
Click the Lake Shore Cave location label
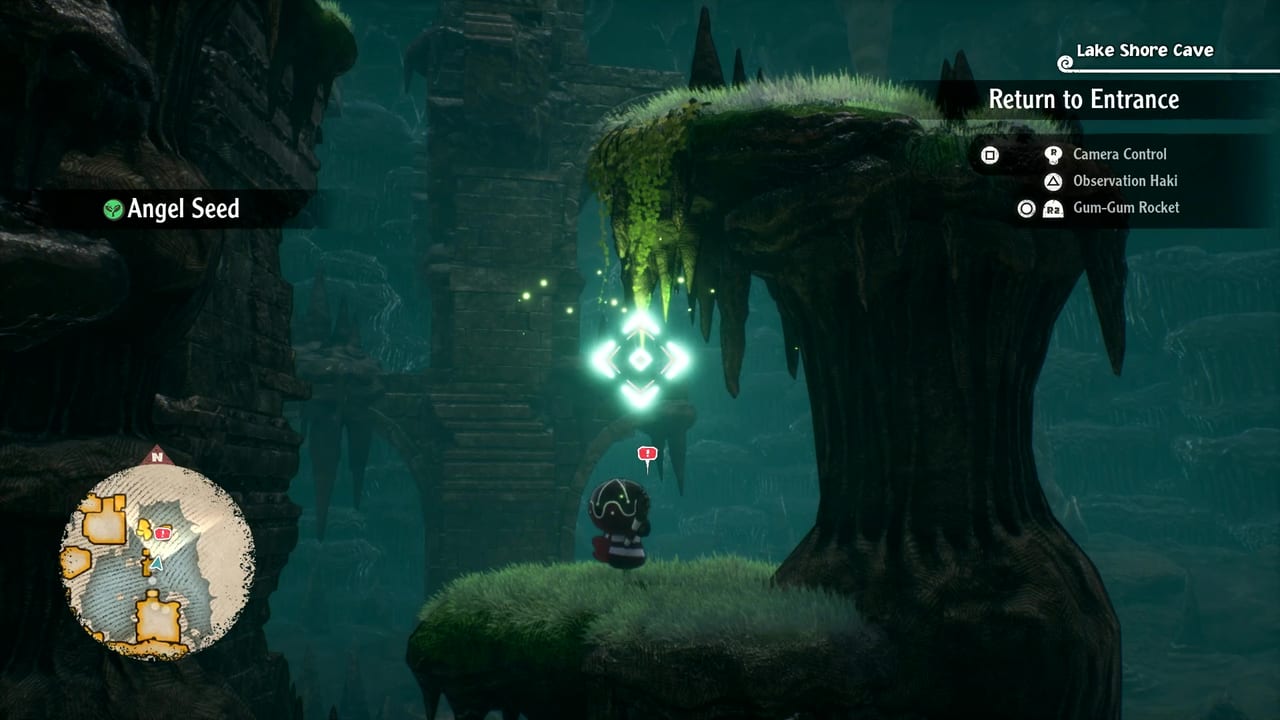coord(1144,51)
